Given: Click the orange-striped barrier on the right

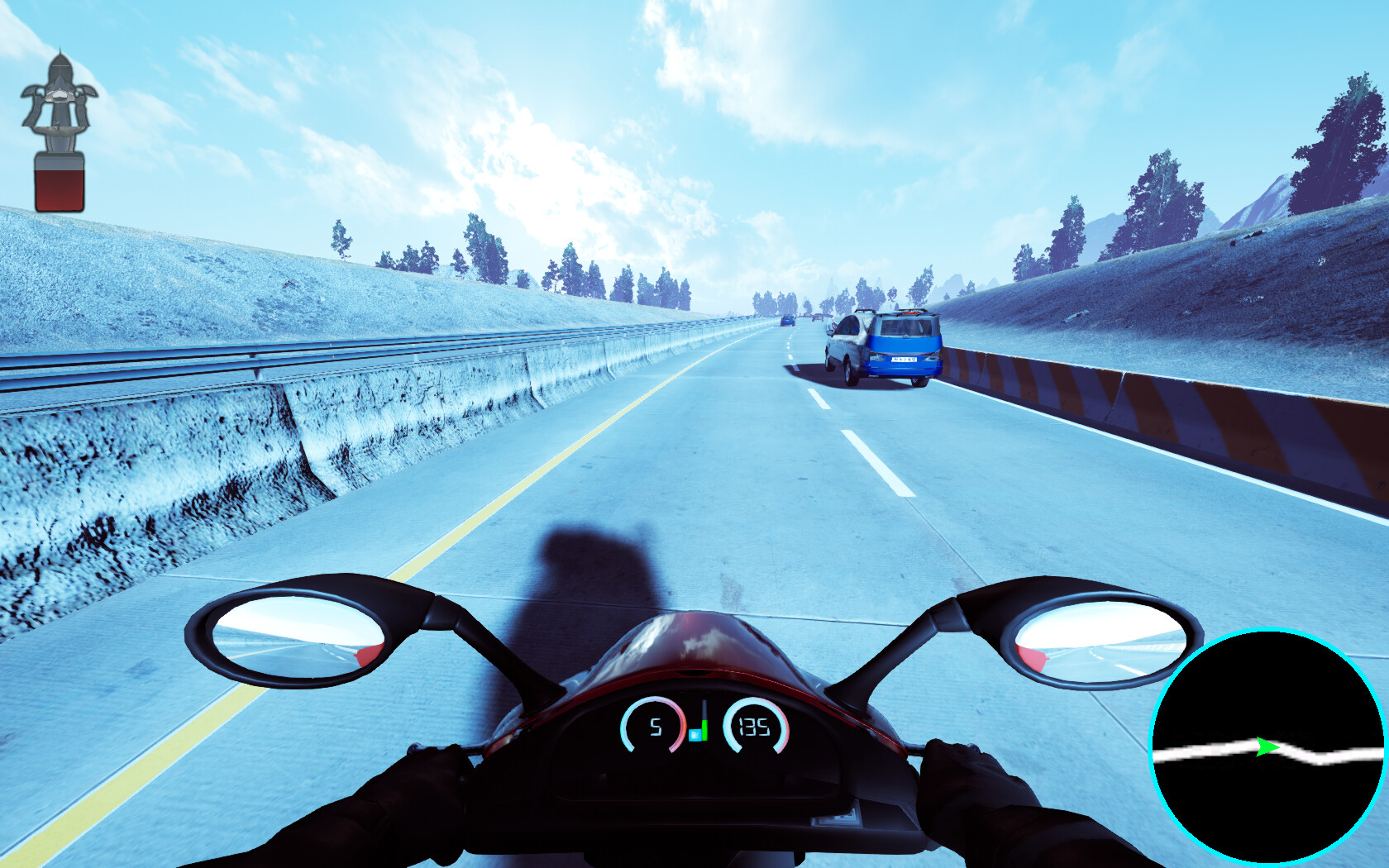Looking at the screenshot, I should point(1157,405).
